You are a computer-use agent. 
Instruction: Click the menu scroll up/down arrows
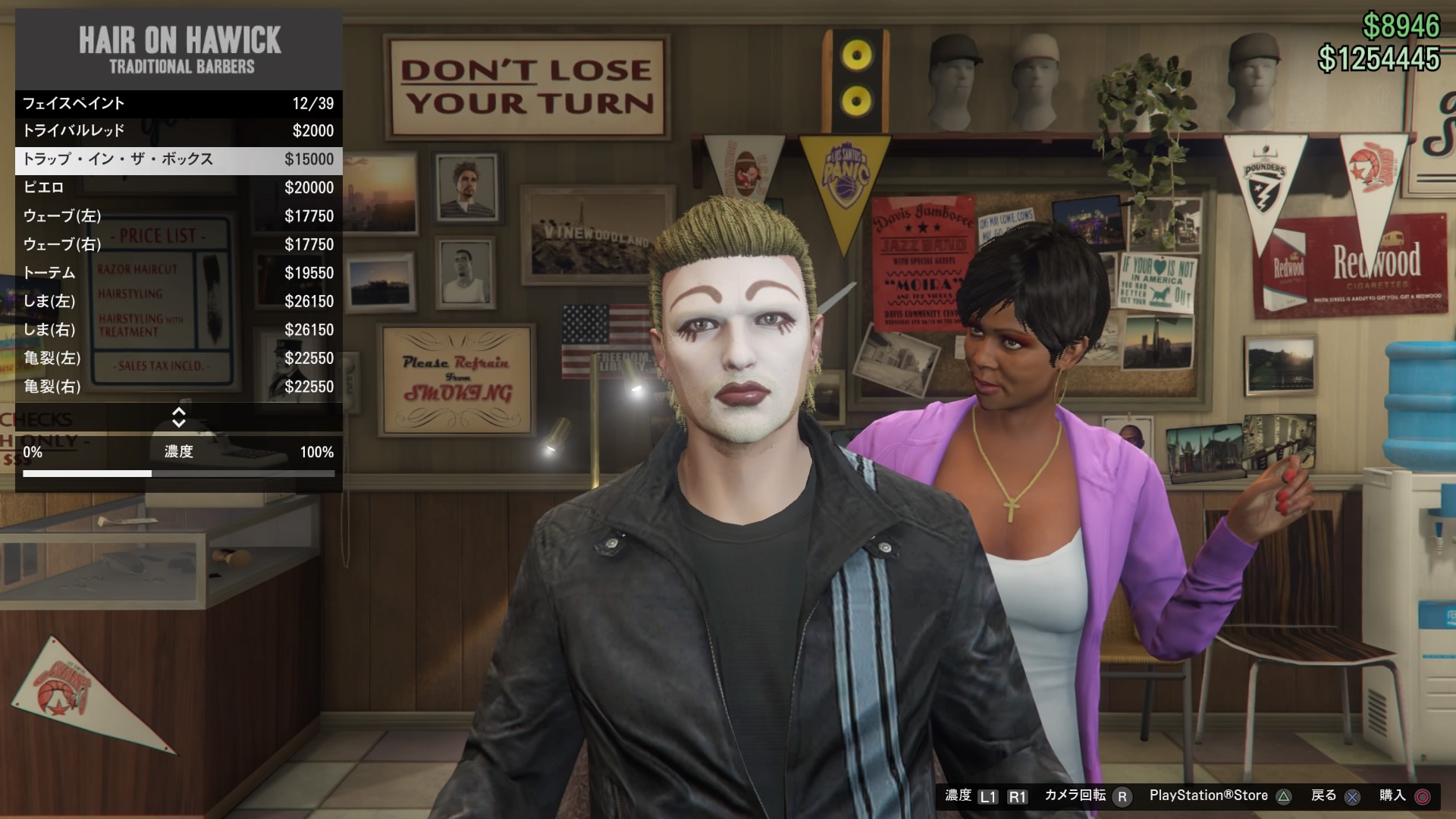click(179, 417)
